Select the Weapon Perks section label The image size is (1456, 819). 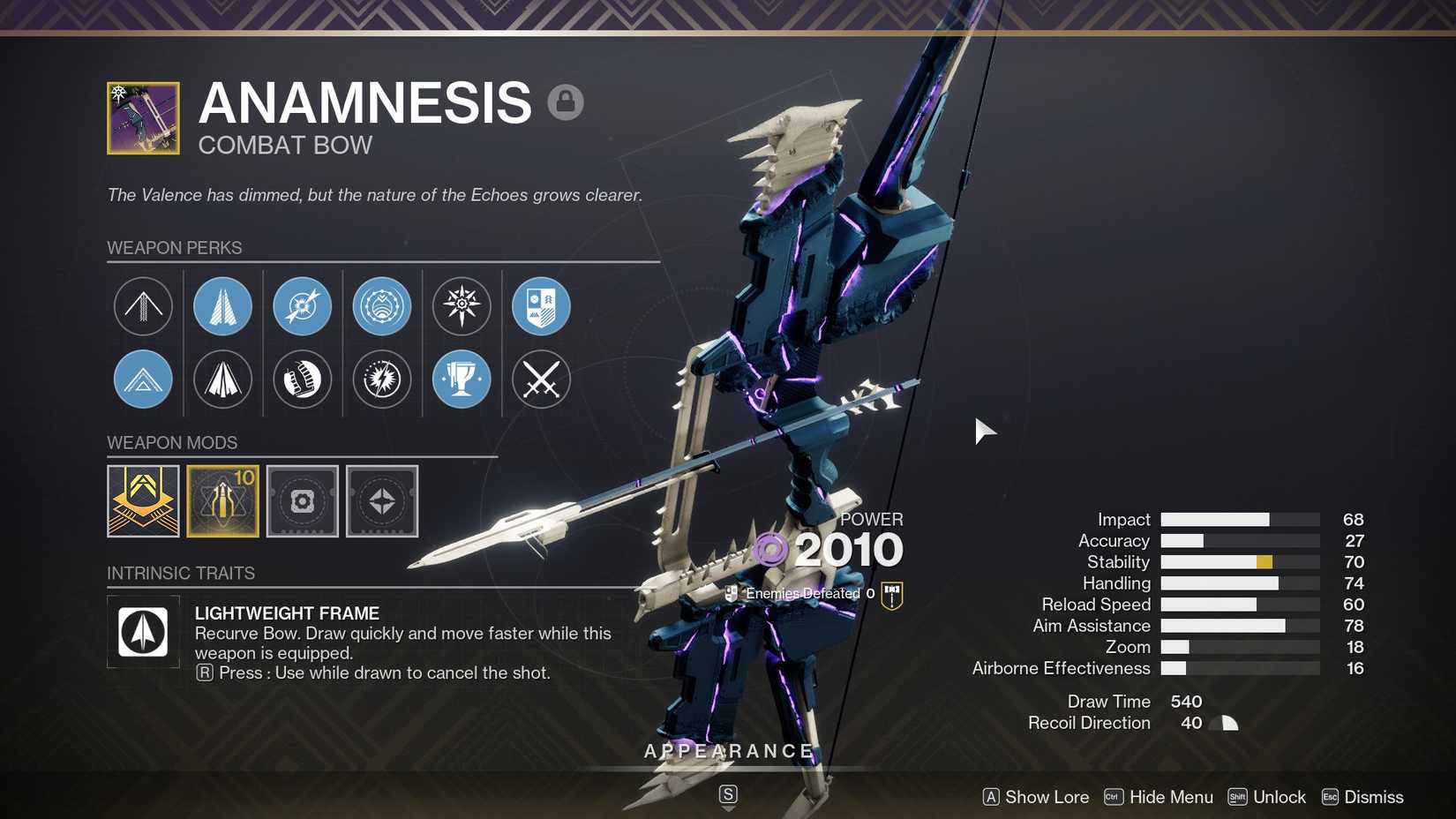(x=174, y=248)
